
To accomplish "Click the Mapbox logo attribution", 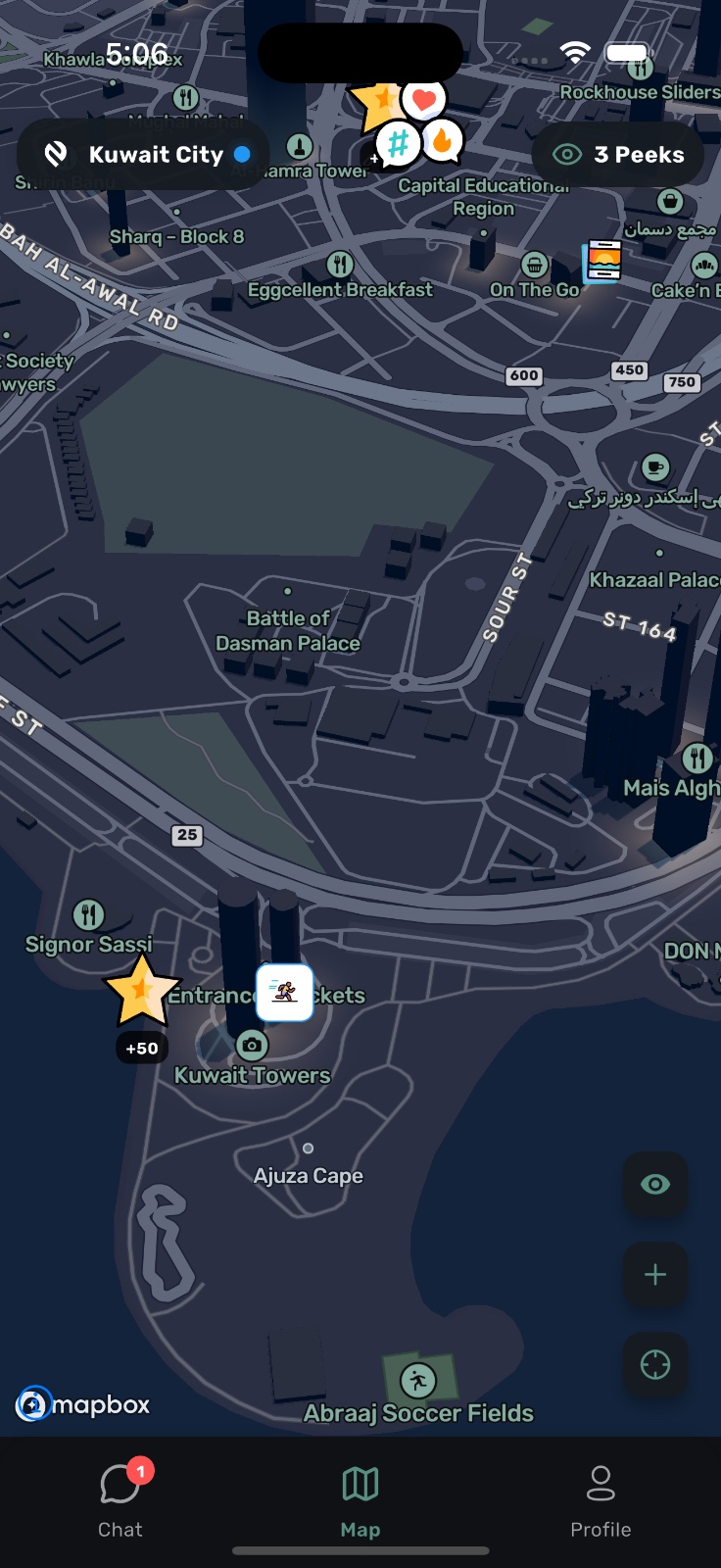I will 83,1404.
